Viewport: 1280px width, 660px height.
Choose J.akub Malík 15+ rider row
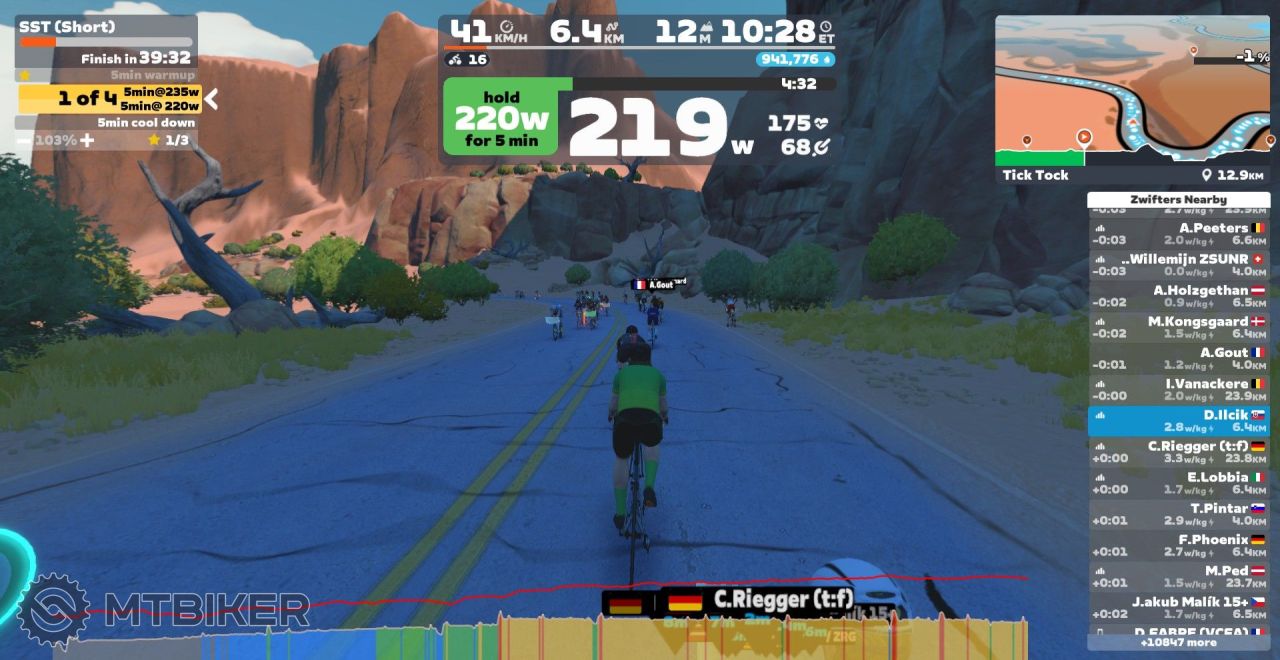coord(1178,607)
